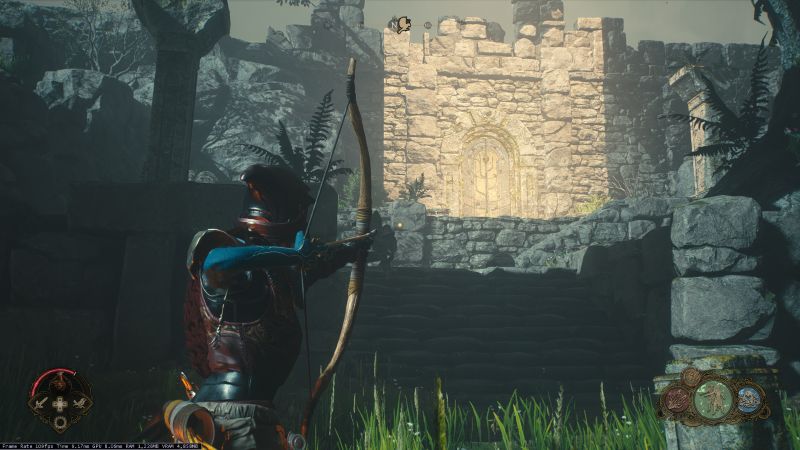Activate the blue ability medallion
Image resolution: width=800 pixels, height=450 pixels.
749,398
